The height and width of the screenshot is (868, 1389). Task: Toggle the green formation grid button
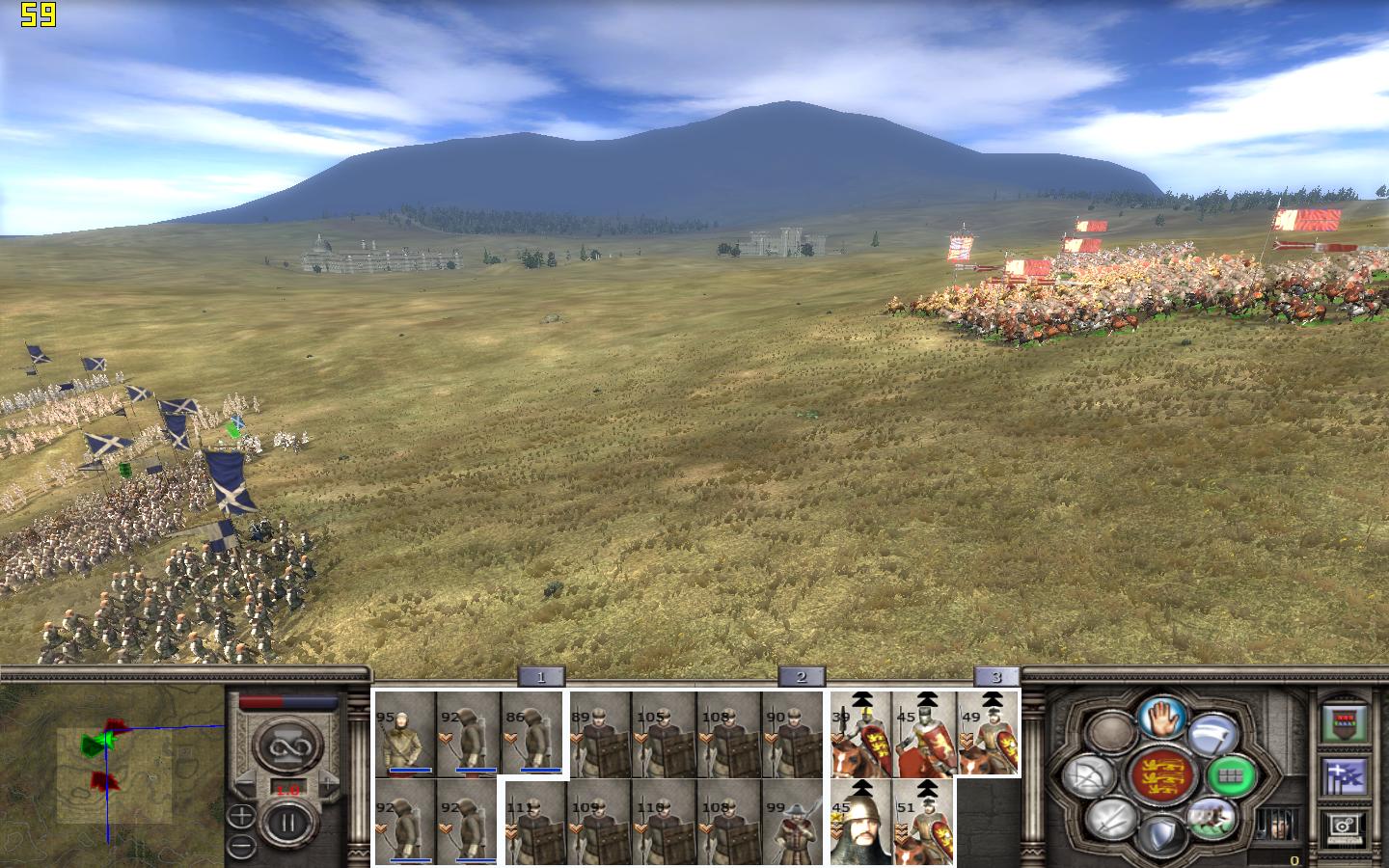pos(1232,773)
